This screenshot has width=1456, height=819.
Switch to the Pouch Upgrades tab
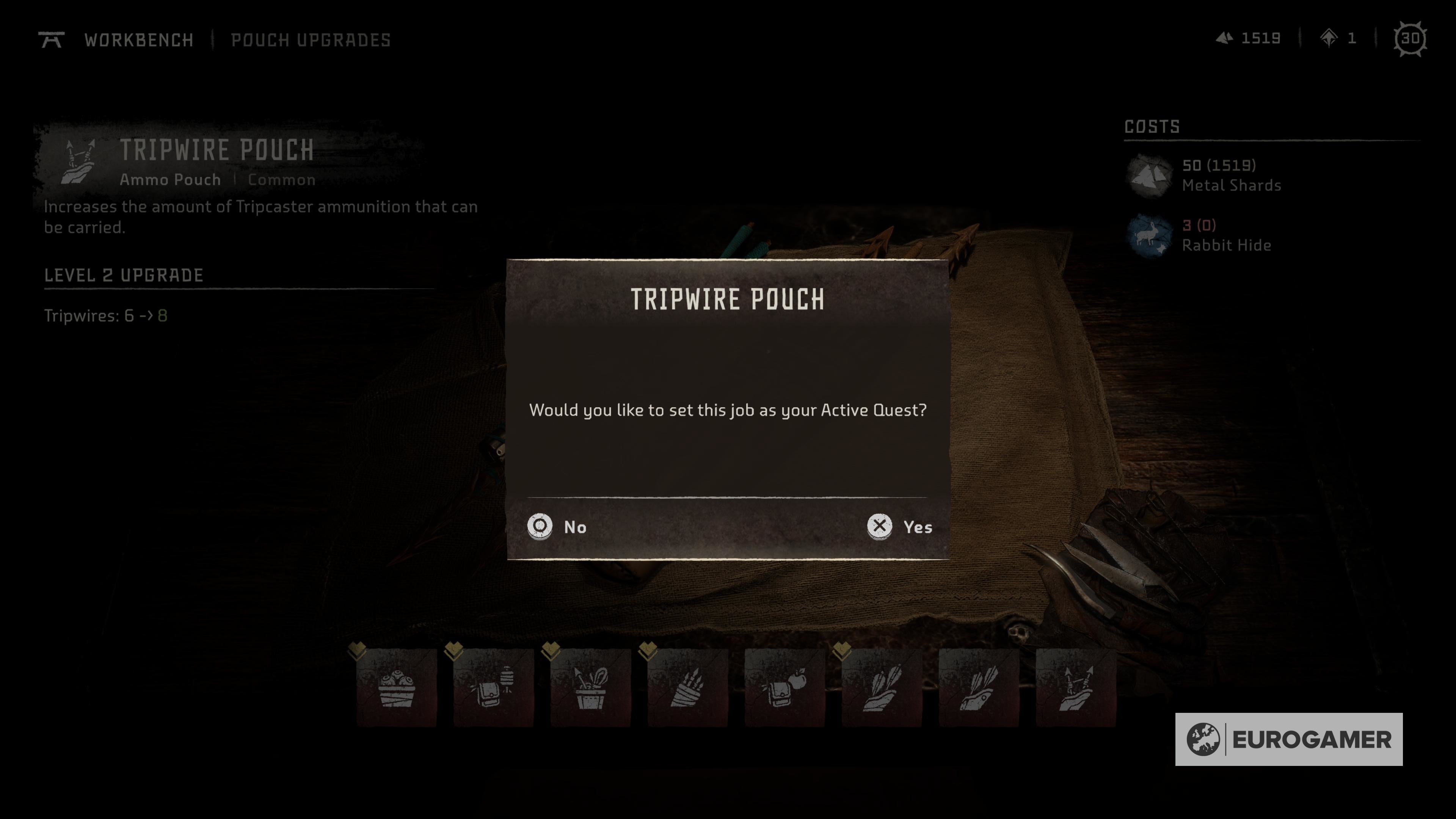pyautogui.click(x=310, y=39)
